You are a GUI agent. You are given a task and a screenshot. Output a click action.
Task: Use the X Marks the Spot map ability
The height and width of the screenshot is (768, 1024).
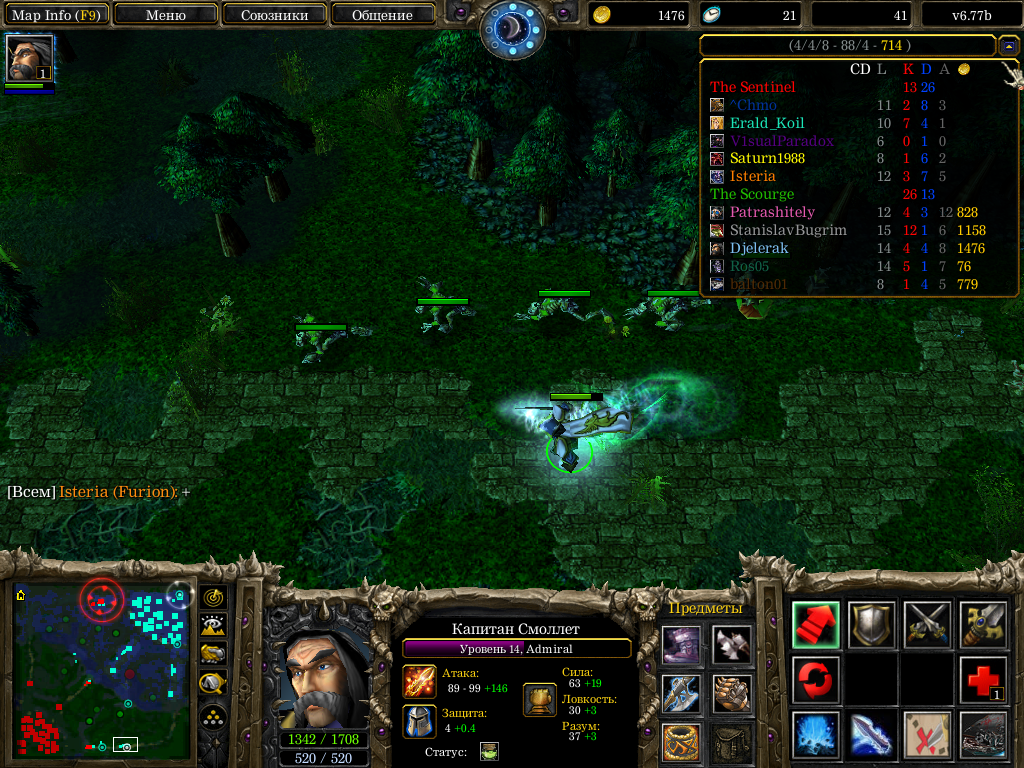click(x=927, y=735)
